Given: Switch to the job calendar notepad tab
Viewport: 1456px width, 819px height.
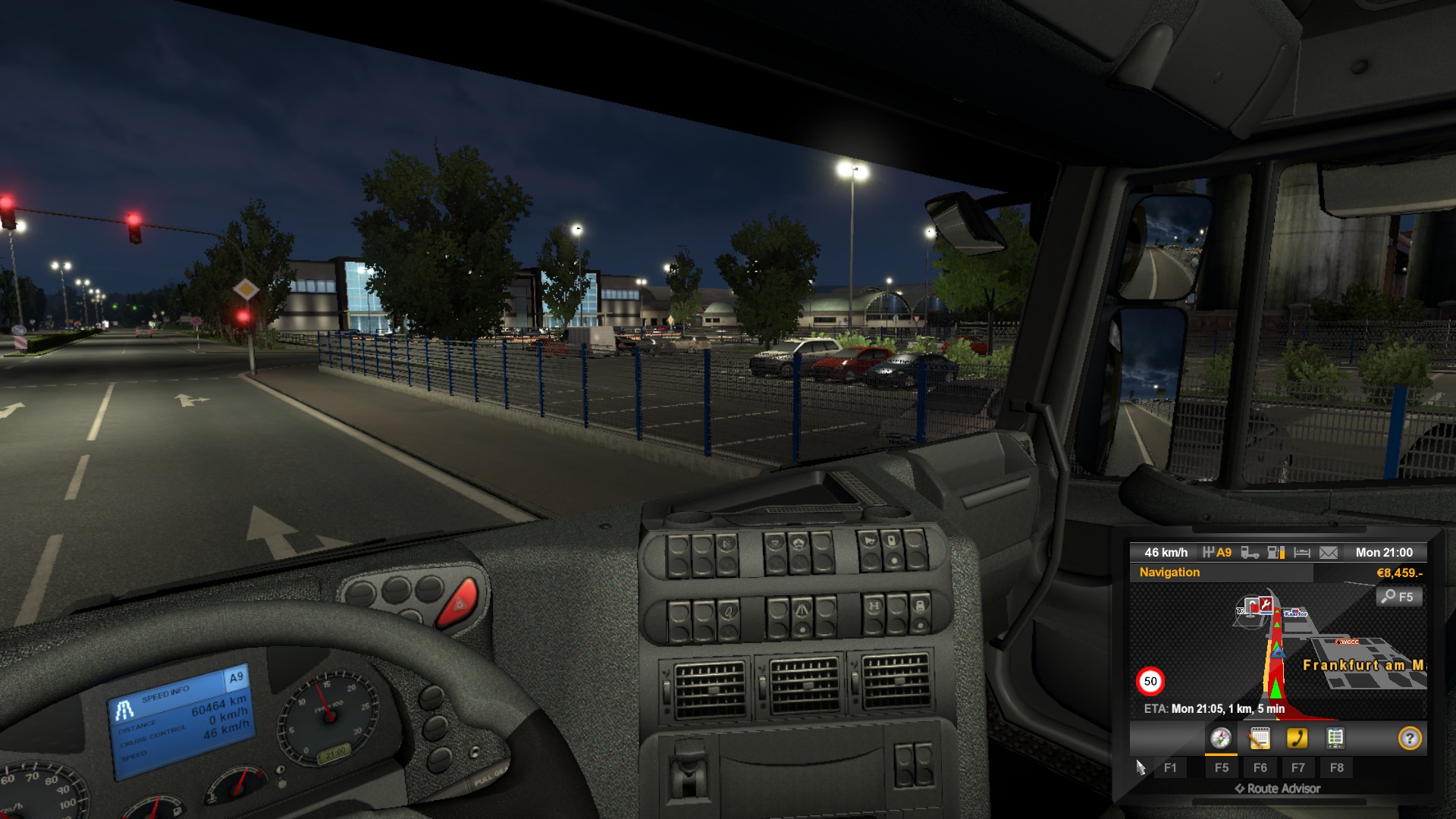Looking at the screenshot, I should tap(1260, 738).
